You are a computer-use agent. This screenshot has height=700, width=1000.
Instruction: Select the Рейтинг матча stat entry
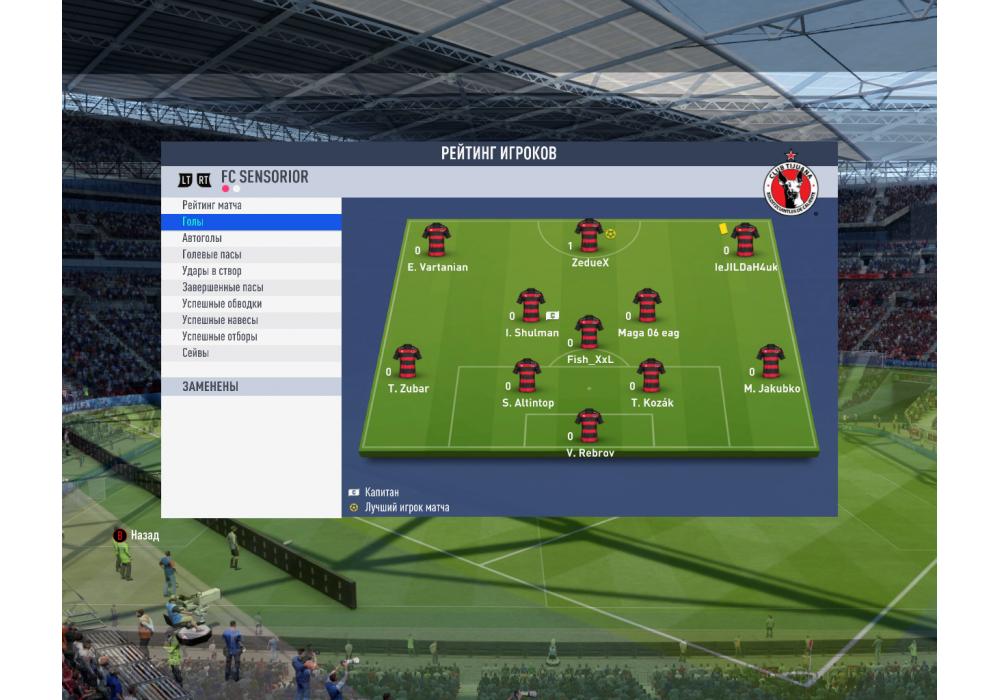click(x=212, y=206)
